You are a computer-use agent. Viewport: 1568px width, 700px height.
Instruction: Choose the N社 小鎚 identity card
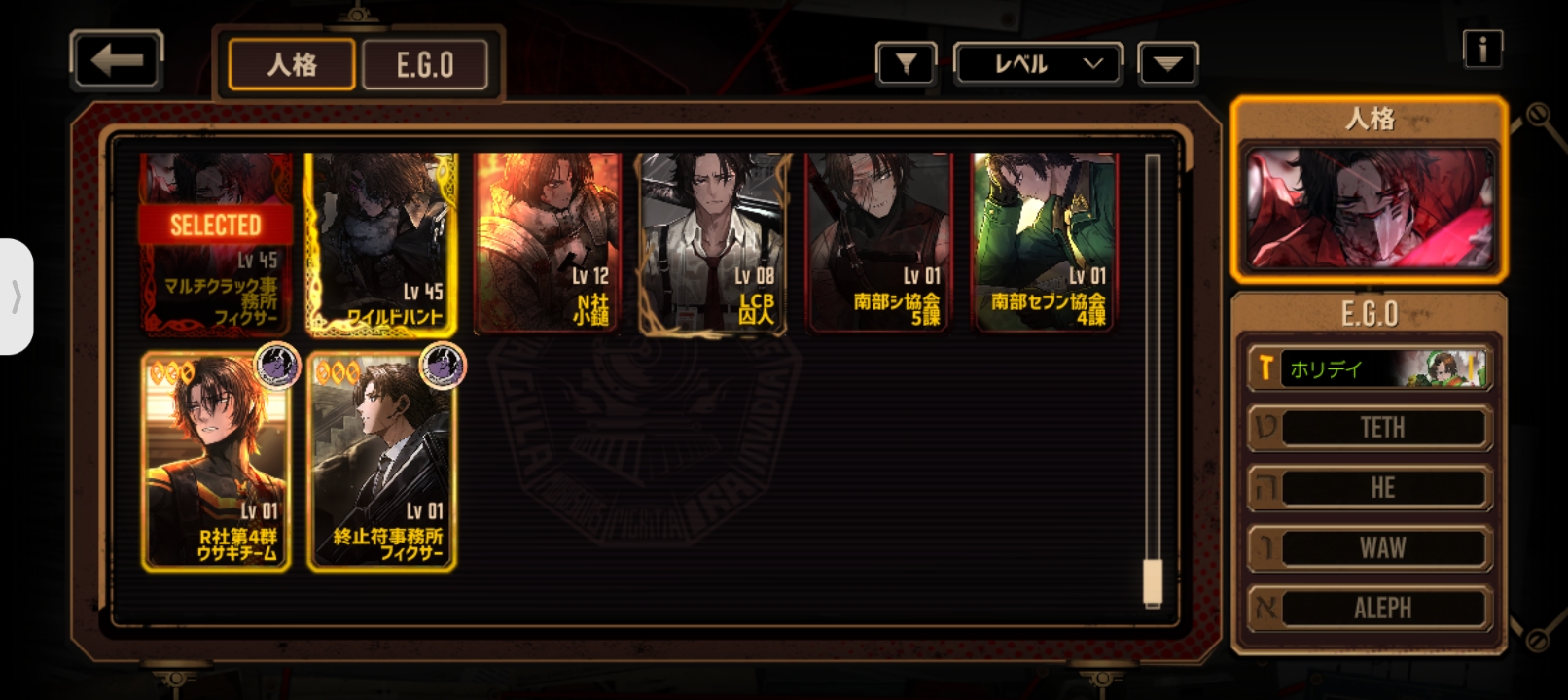(547, 243)
